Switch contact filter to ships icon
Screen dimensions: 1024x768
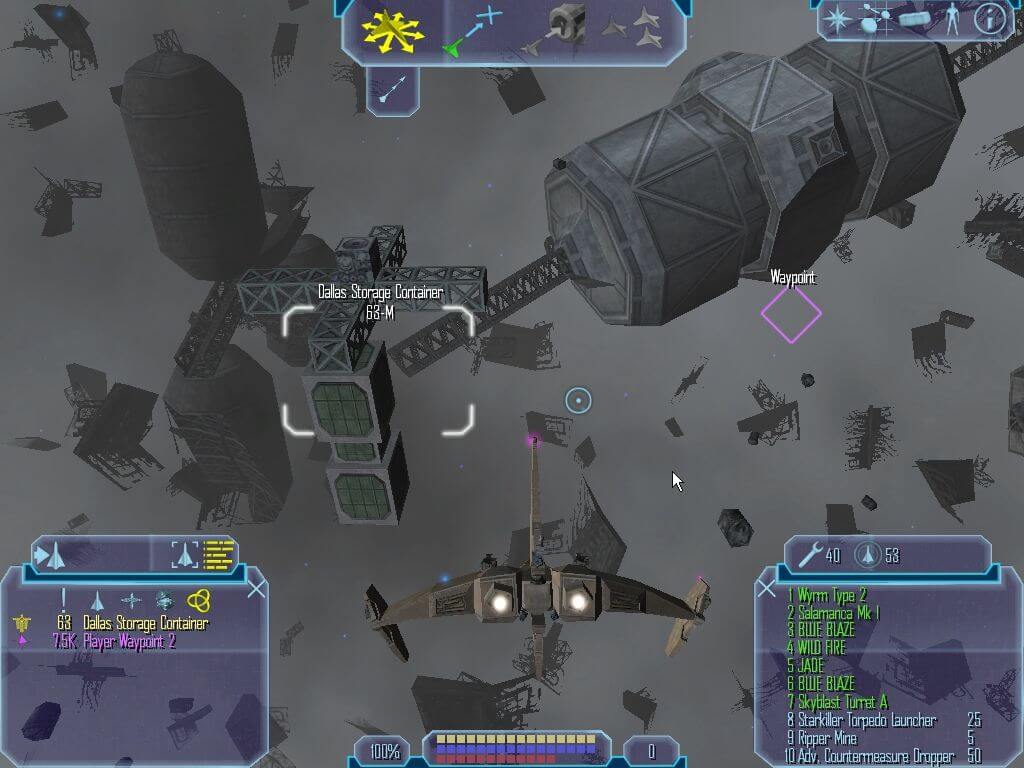pos(98,600)
